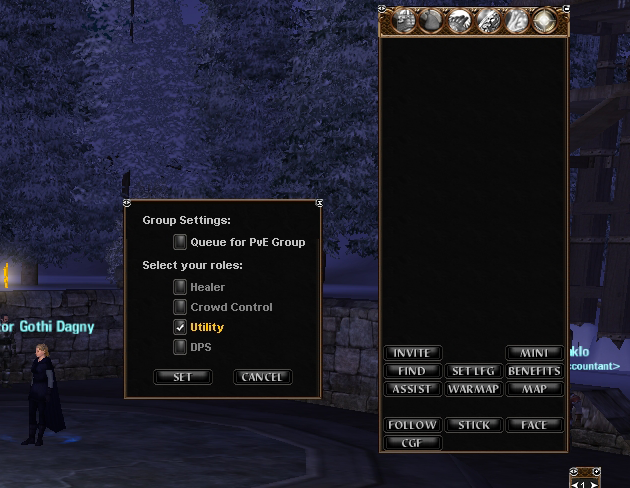
Task: Cancel the Group Settings dialog
Action: (x=263, y=377)
